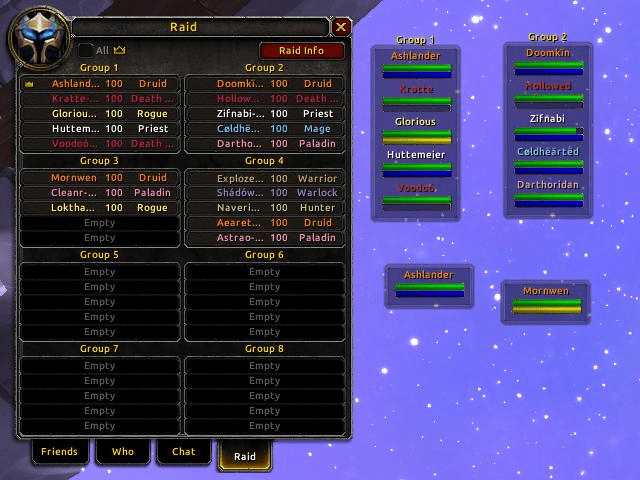The width and height of the screenshot is (640, 480).
Task: Select Mornwen the Druid in Group 3
Action: click(x=100, y=178)
